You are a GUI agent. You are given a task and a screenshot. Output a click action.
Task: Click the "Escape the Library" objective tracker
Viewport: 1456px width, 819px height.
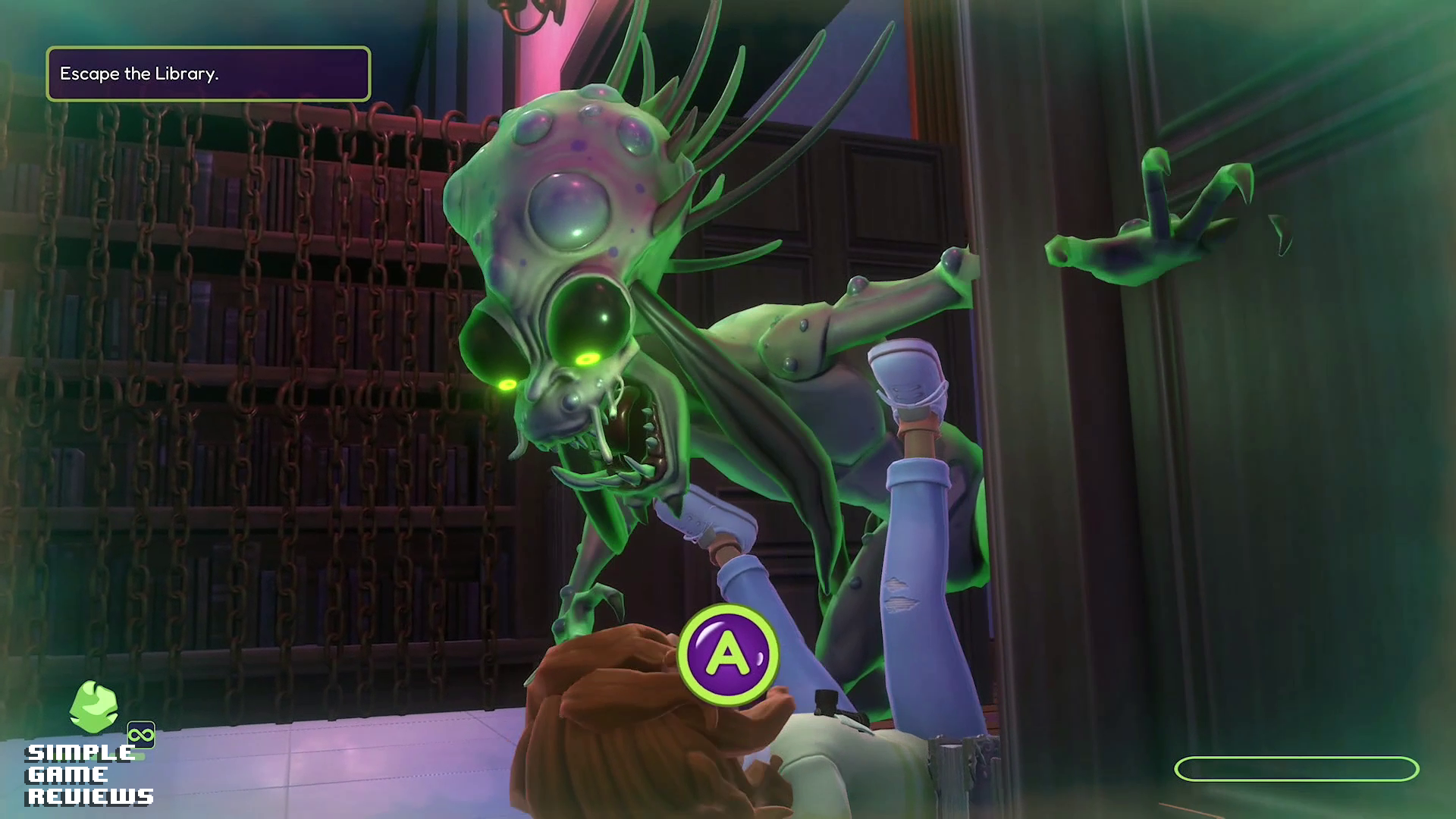(x=209, y=74)
